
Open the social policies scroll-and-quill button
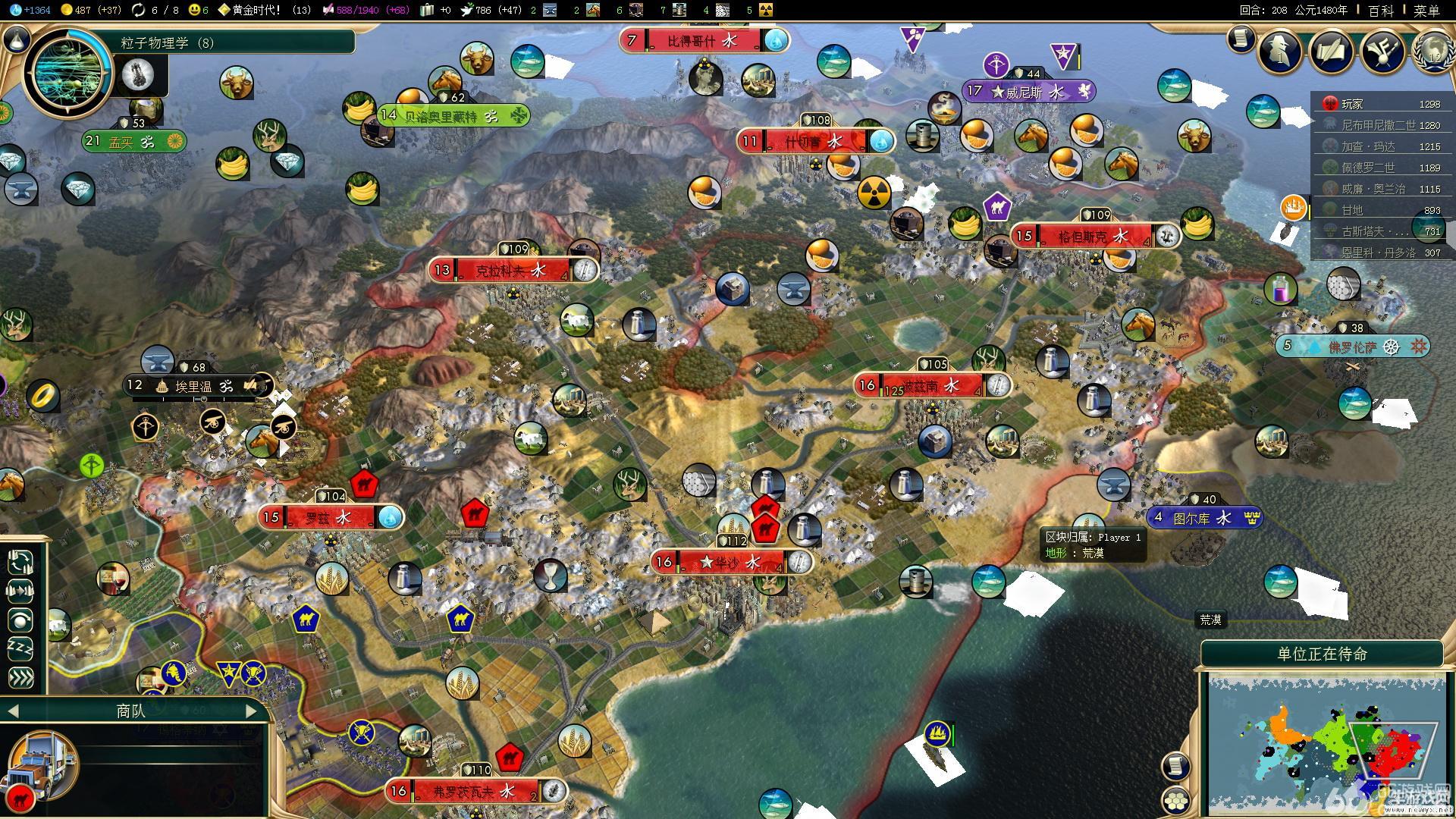point(1332,52)
